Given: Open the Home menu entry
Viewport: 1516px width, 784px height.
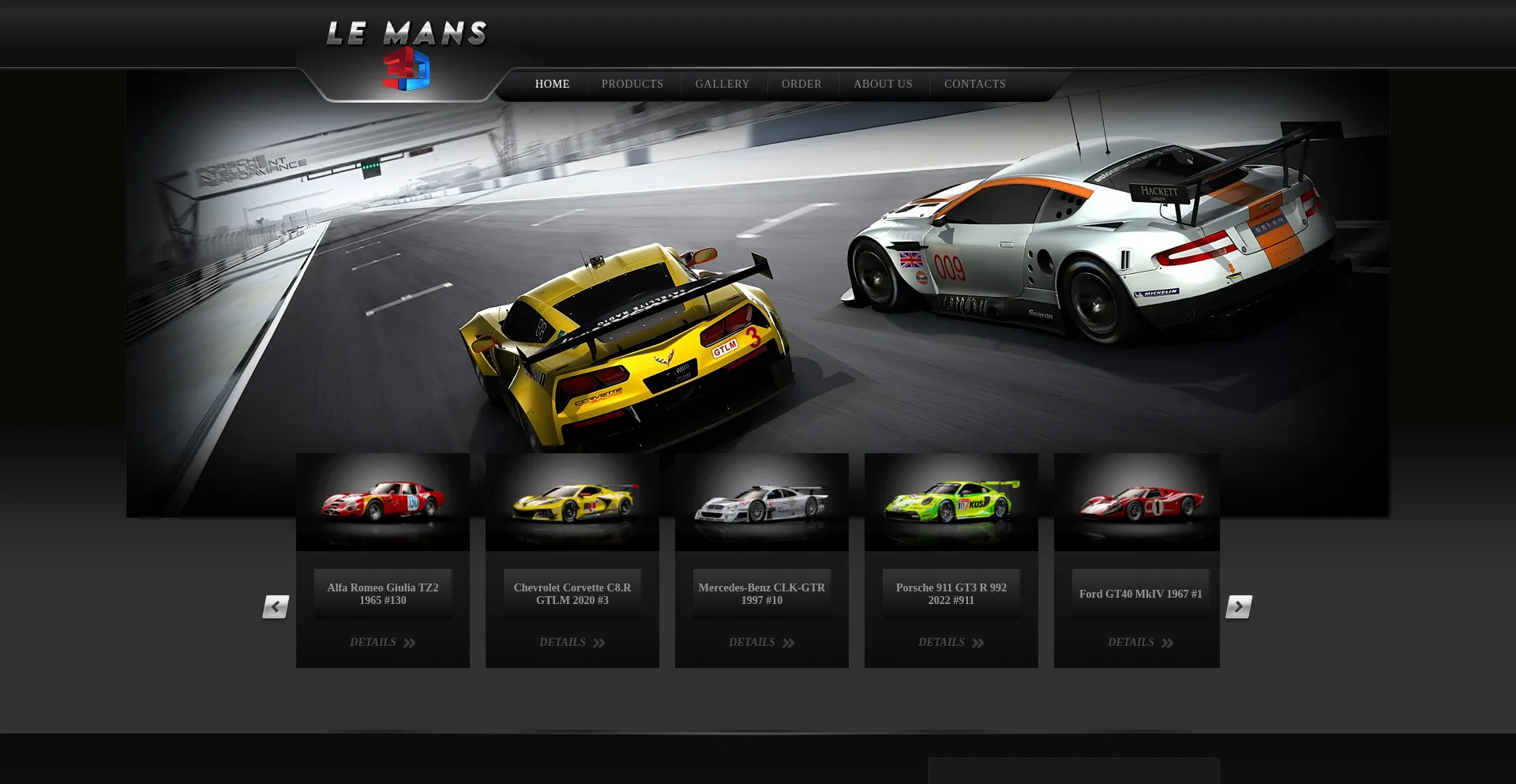Looking at the screenshot, I should (552, 84).
